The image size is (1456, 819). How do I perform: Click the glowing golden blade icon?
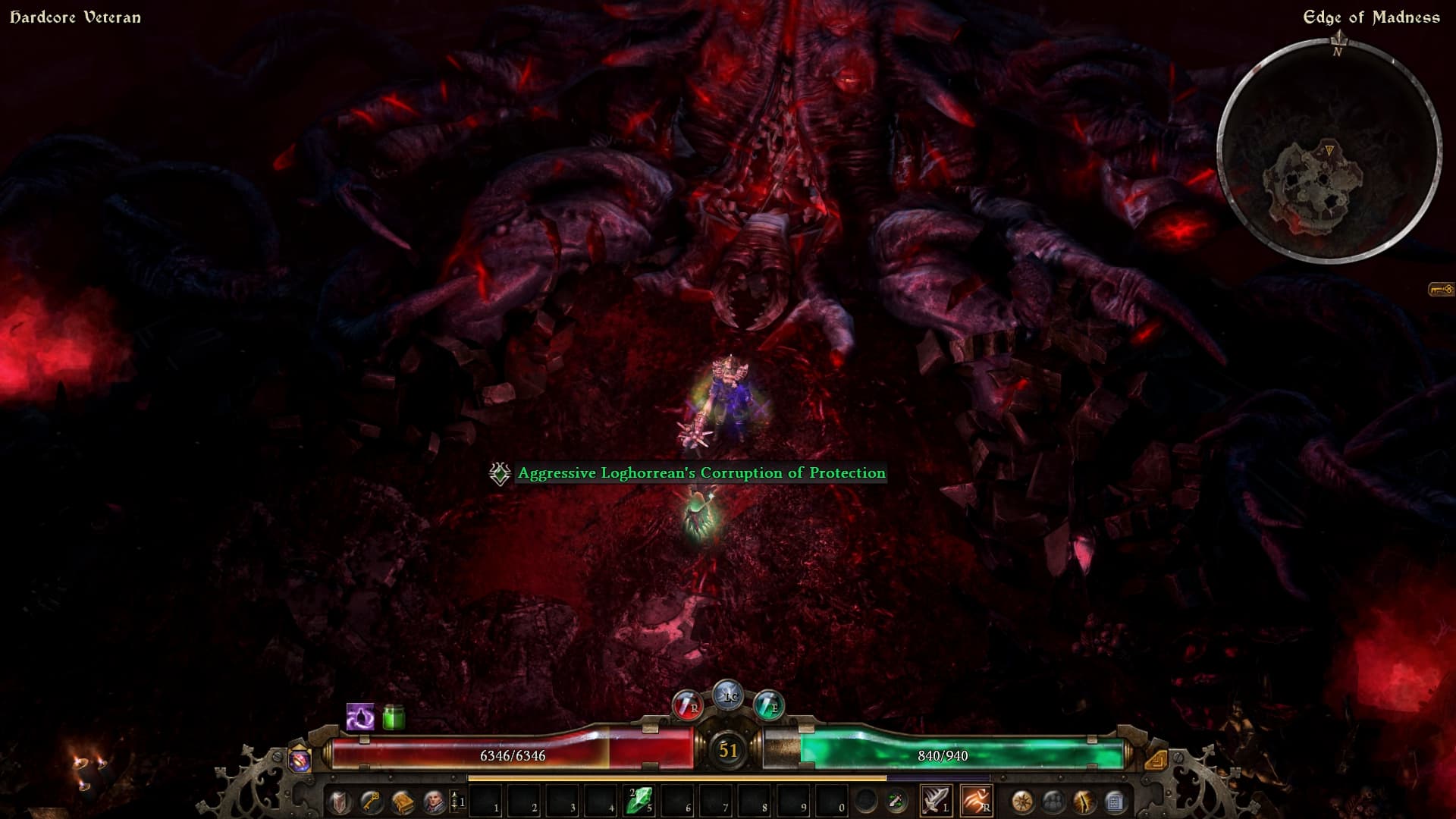(1084, 801)
